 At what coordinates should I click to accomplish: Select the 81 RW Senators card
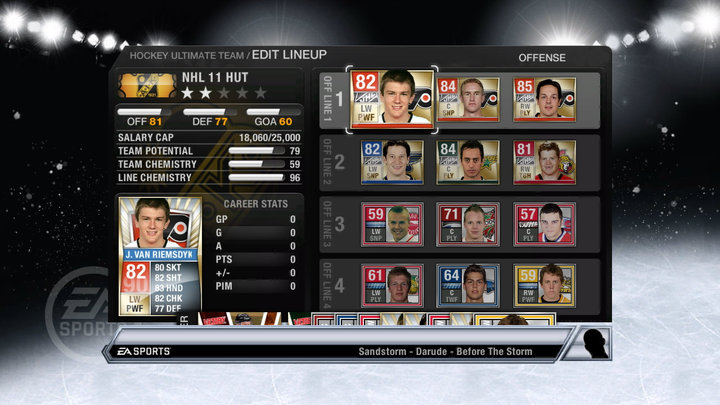[x=543, y=160]
